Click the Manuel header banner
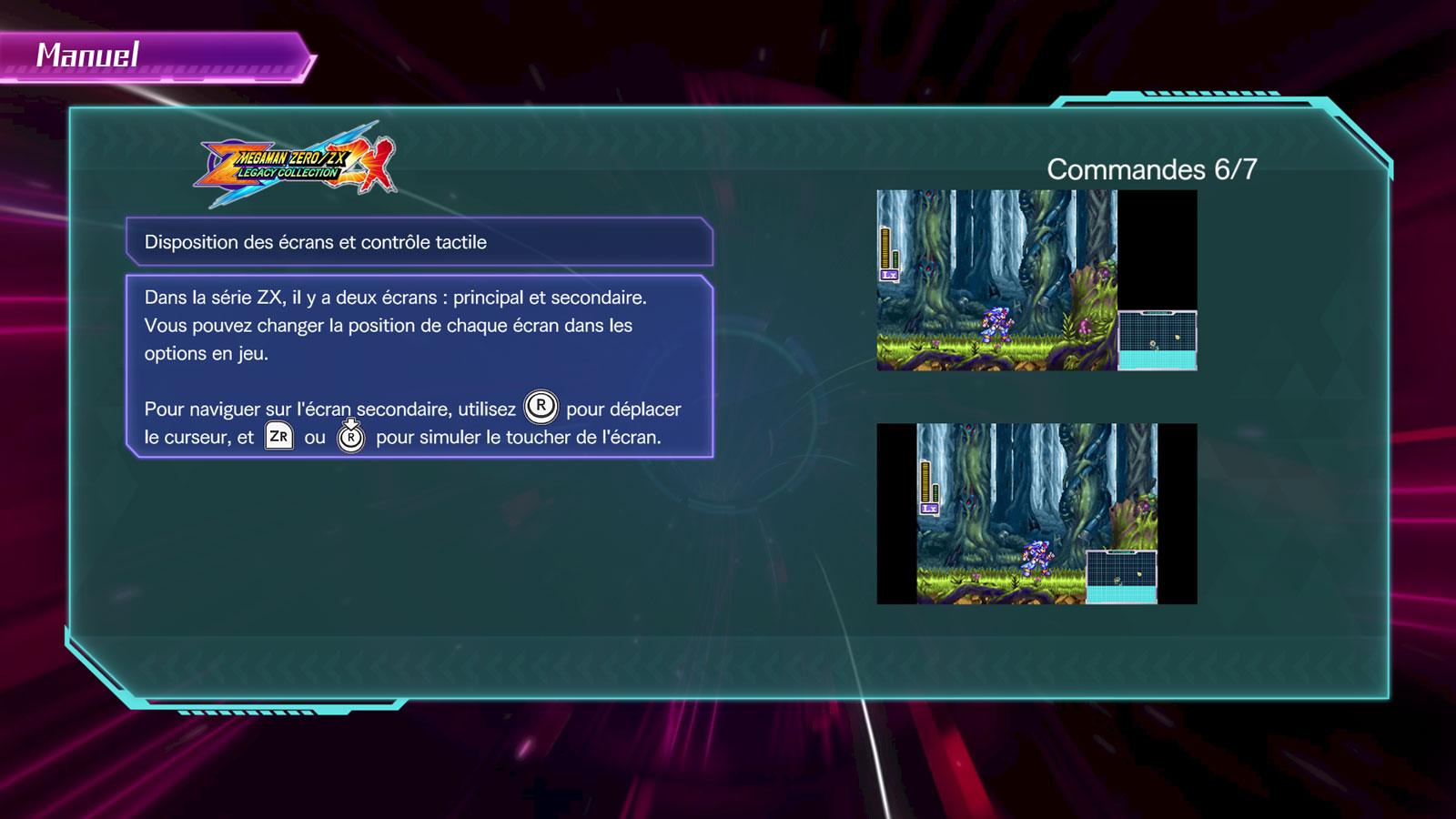Image resolution: width=1456 pixels, height=819 pixels. click(155, 56)
